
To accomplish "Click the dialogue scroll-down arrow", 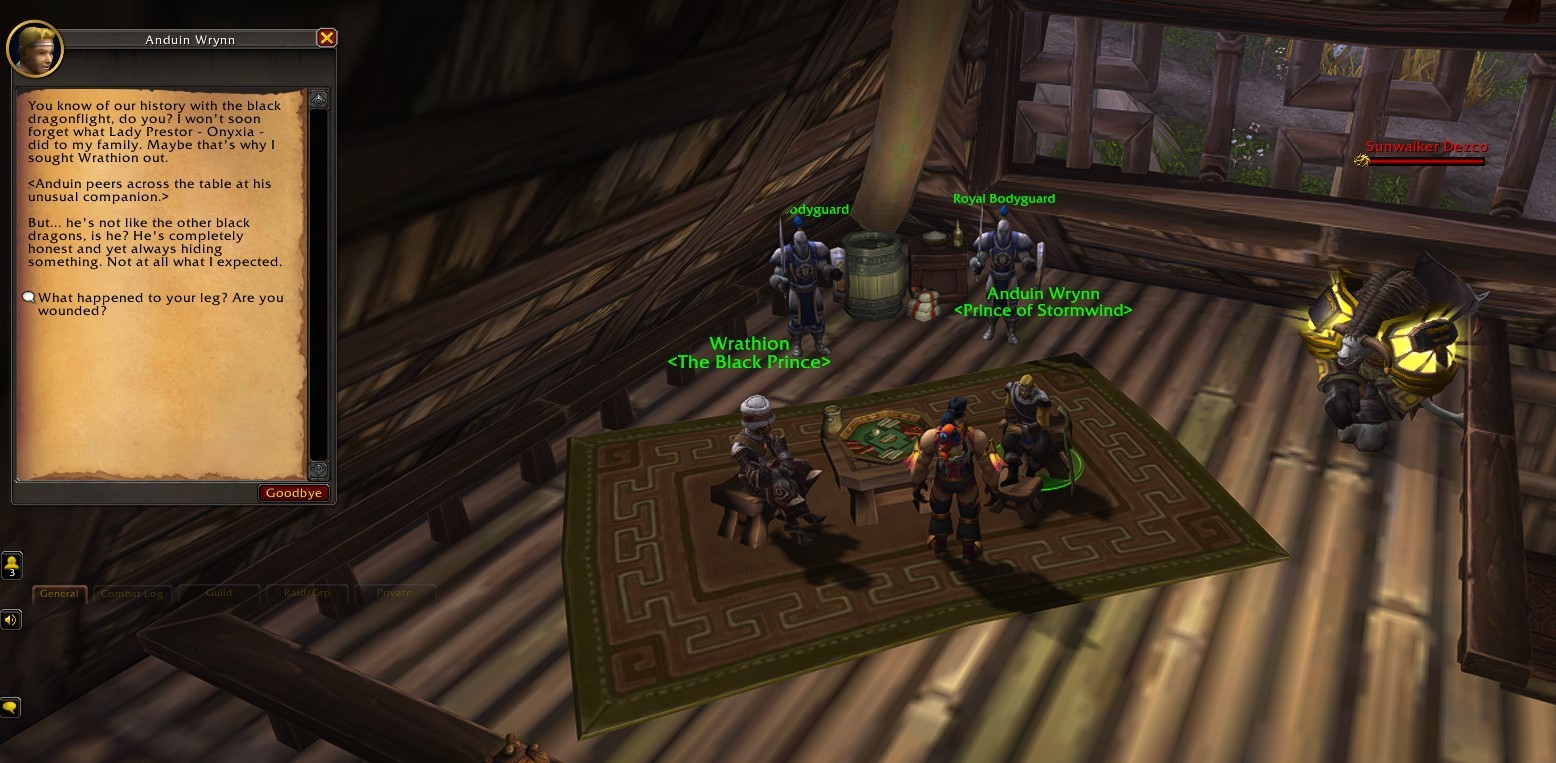I will [318, 469].
